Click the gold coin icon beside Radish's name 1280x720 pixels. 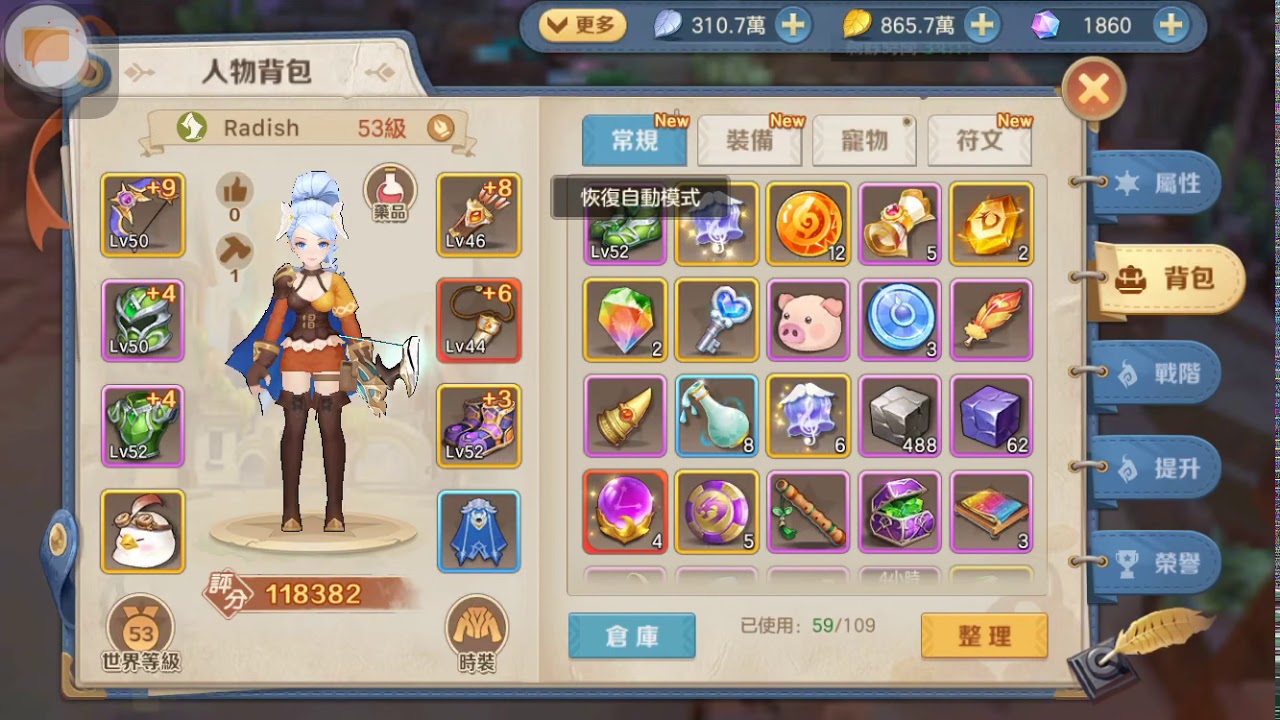(440, 128)
